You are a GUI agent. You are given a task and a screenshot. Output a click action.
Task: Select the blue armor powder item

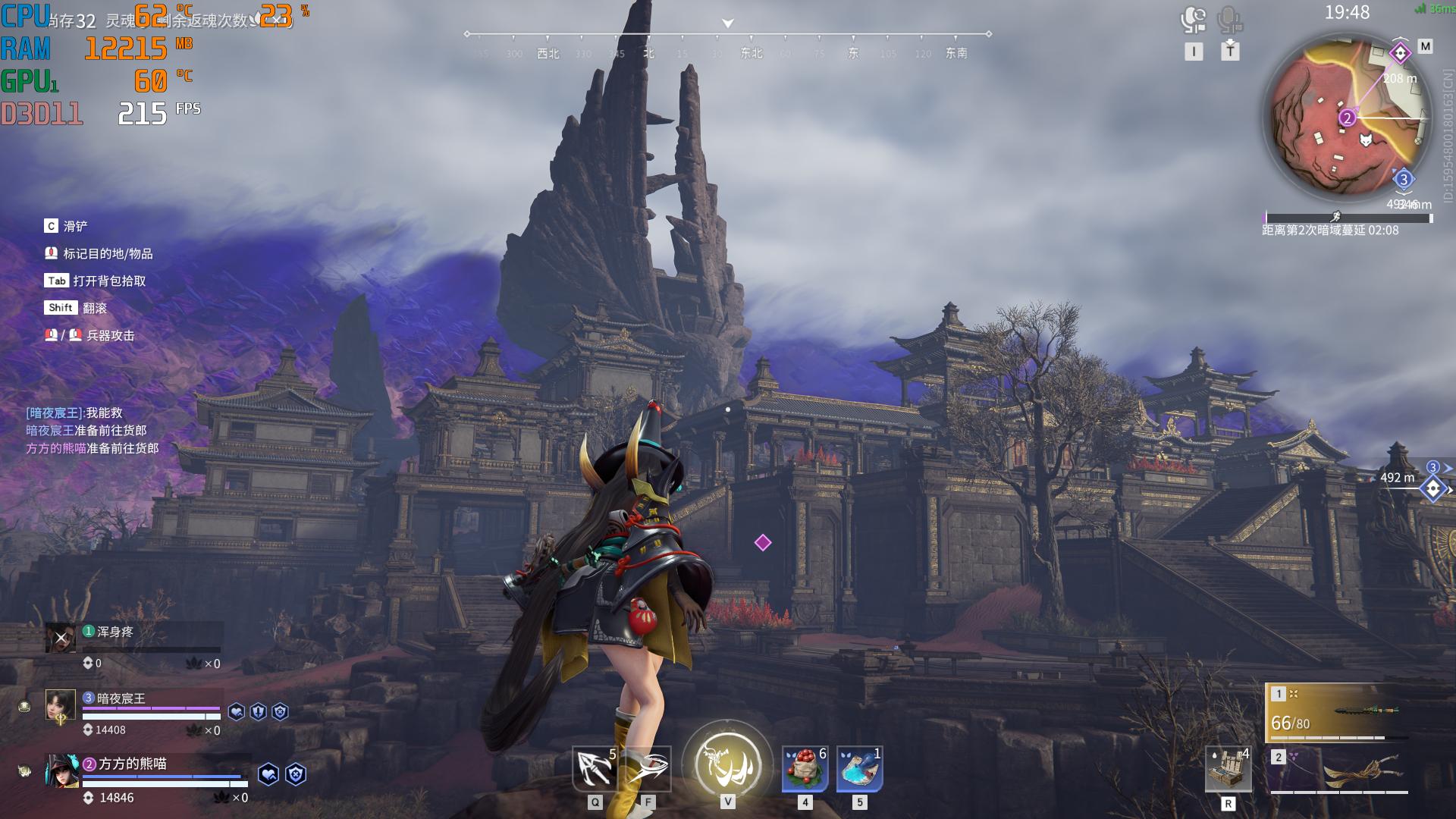click(859, 769)
